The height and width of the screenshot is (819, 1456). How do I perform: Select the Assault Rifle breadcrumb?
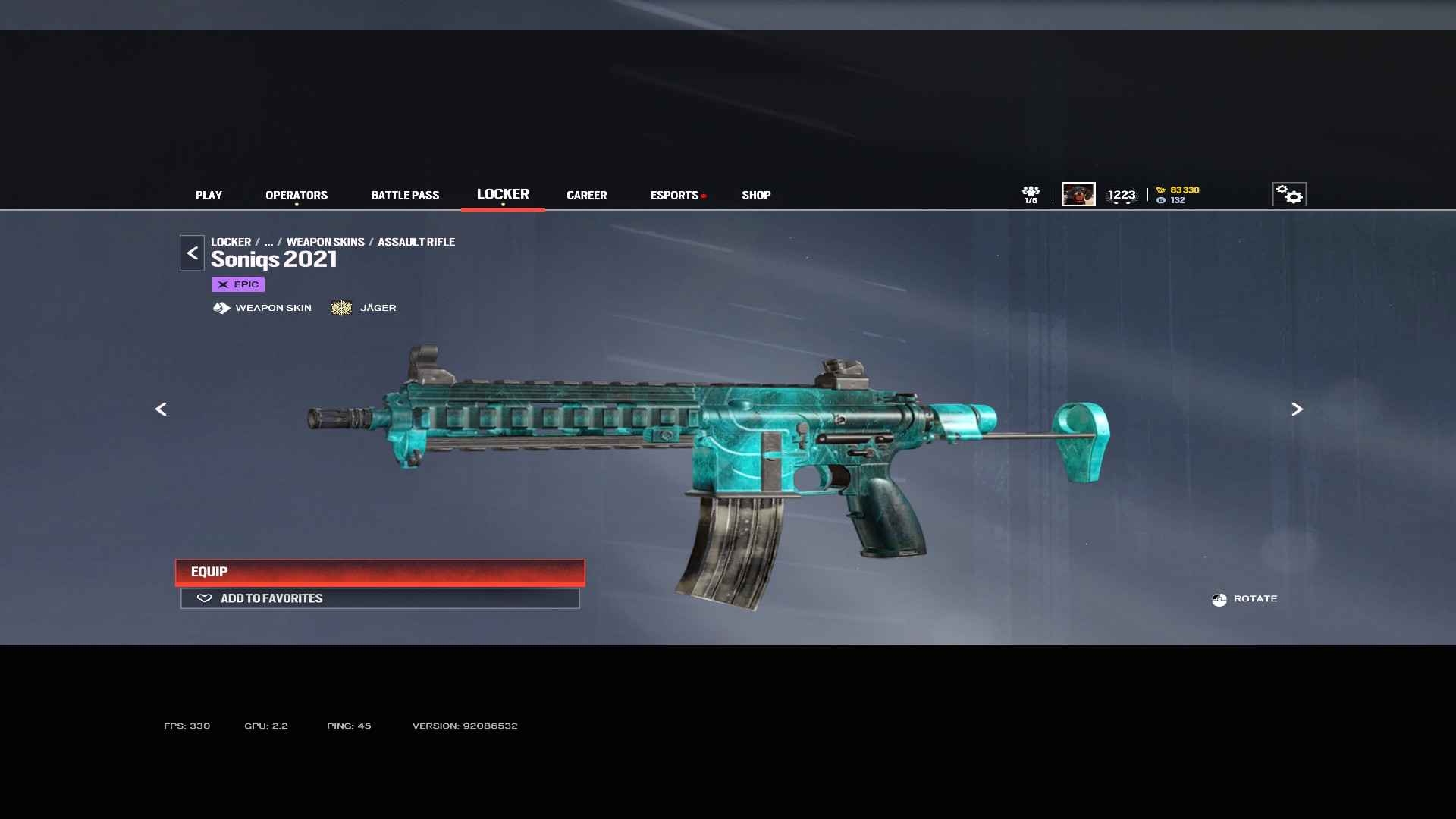point(416,242)
